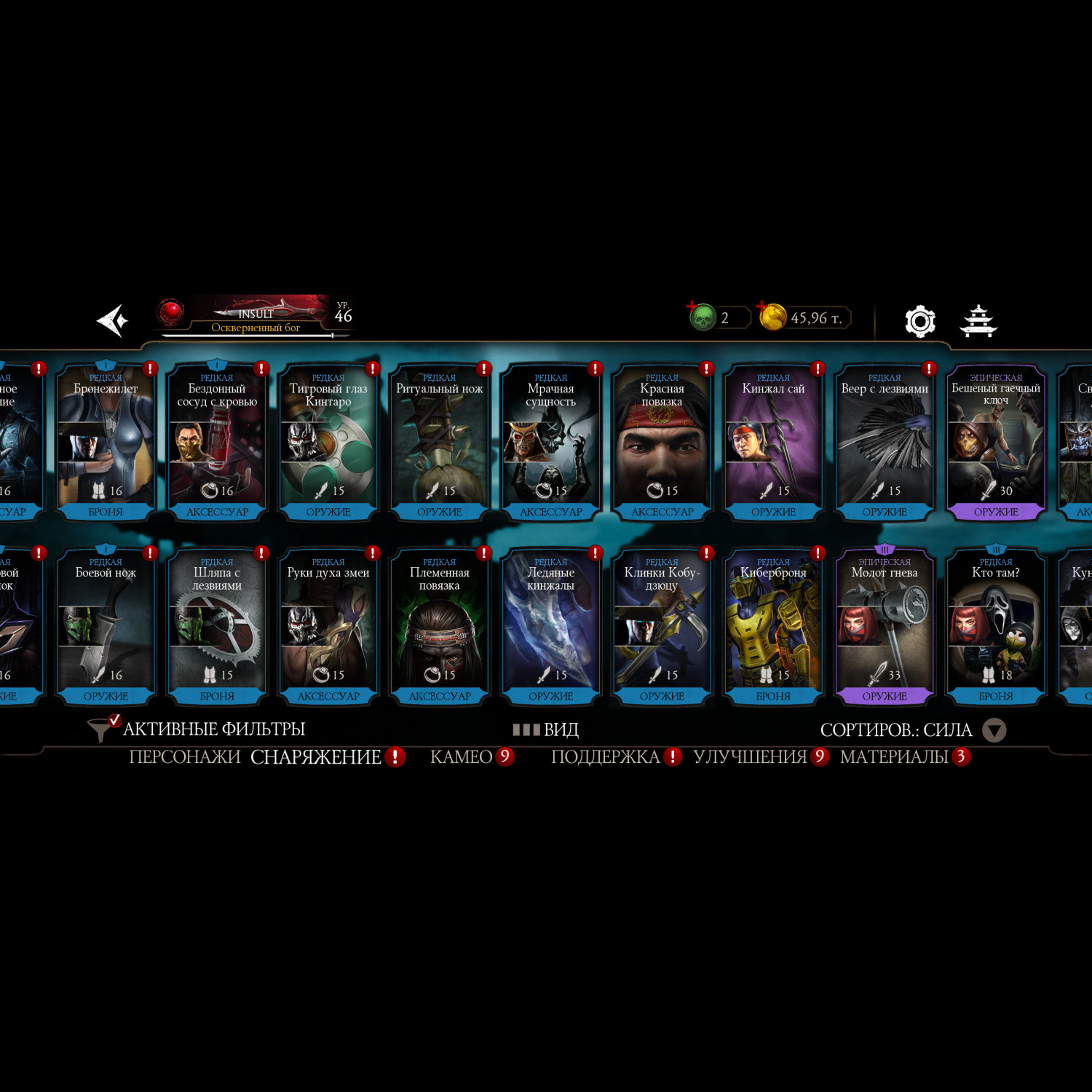Change the card layout with Вид

pos(546,729)
